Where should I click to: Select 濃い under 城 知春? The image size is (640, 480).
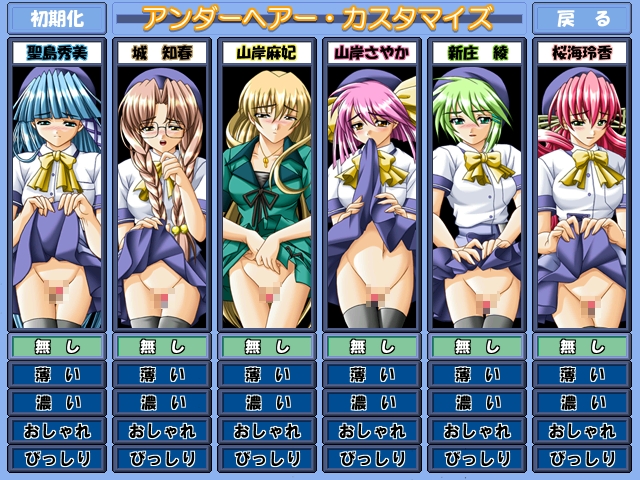[x=161, y=403]
